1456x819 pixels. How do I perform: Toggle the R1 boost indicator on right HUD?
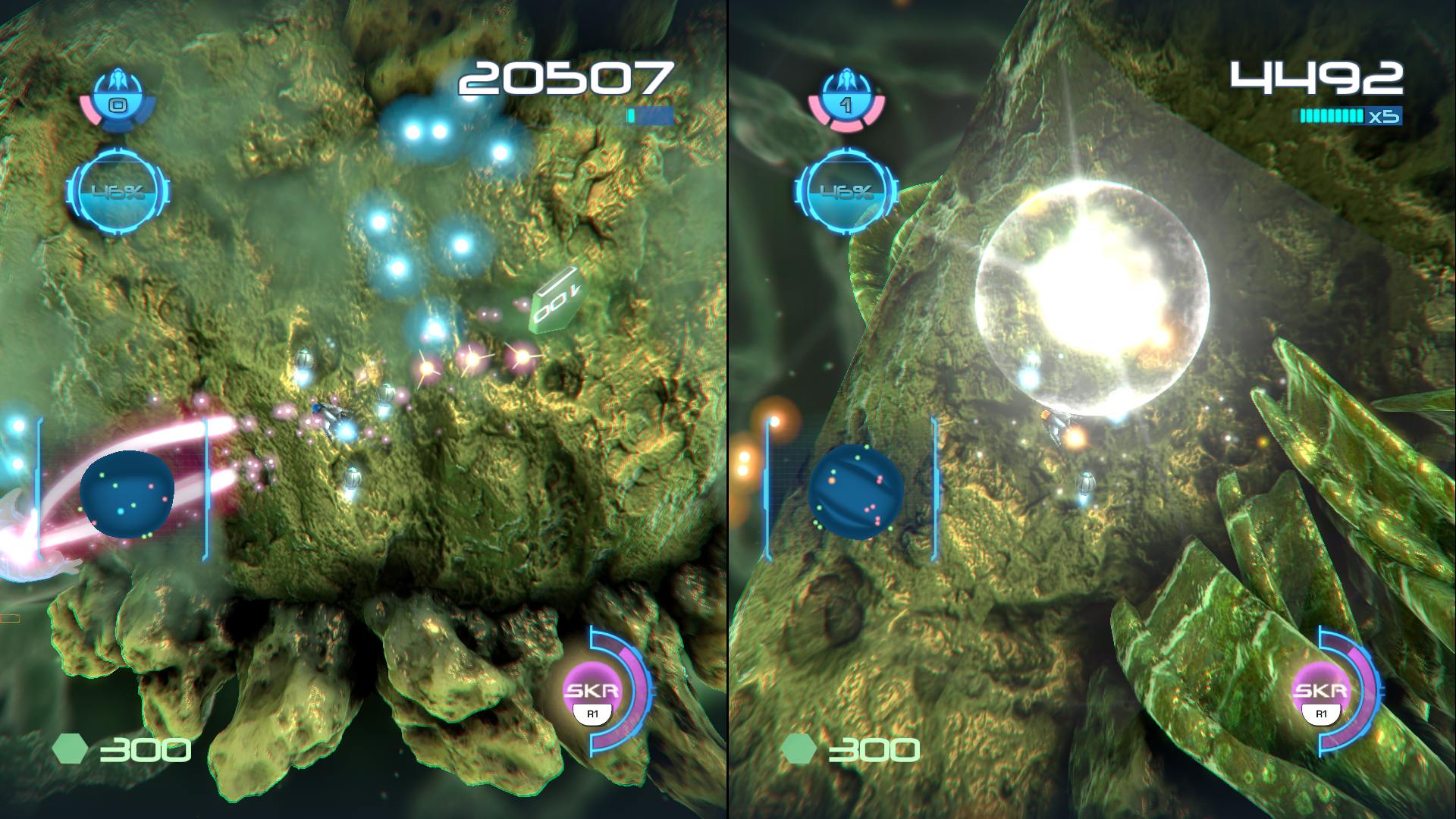click(1320, 714)
